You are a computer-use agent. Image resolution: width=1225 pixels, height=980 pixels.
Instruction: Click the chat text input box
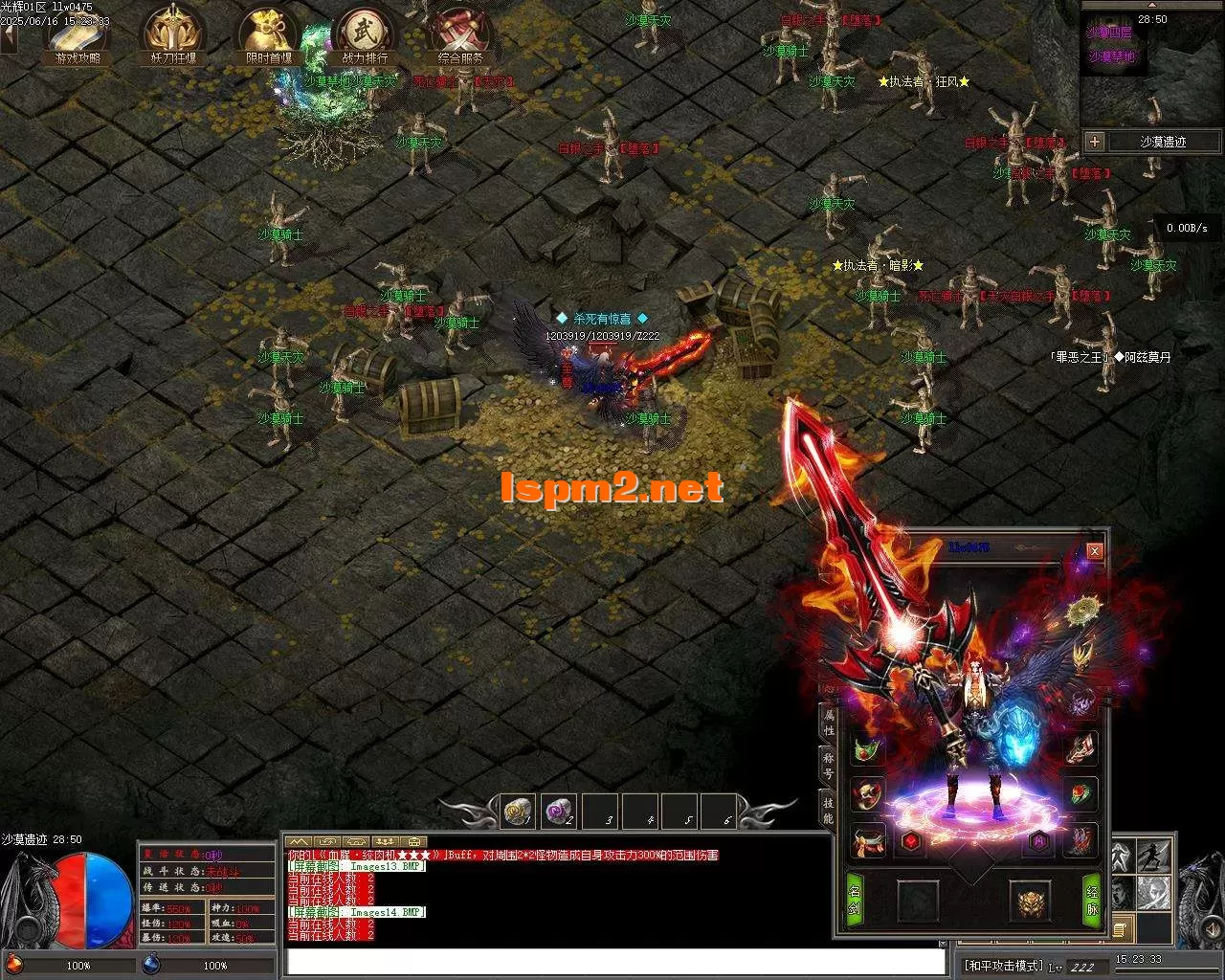tap(614, 962)
